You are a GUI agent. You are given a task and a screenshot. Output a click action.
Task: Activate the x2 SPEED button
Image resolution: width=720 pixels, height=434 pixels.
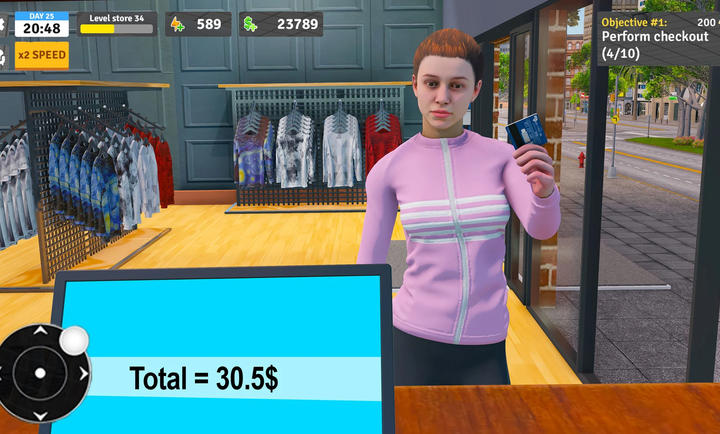(41, 54)
